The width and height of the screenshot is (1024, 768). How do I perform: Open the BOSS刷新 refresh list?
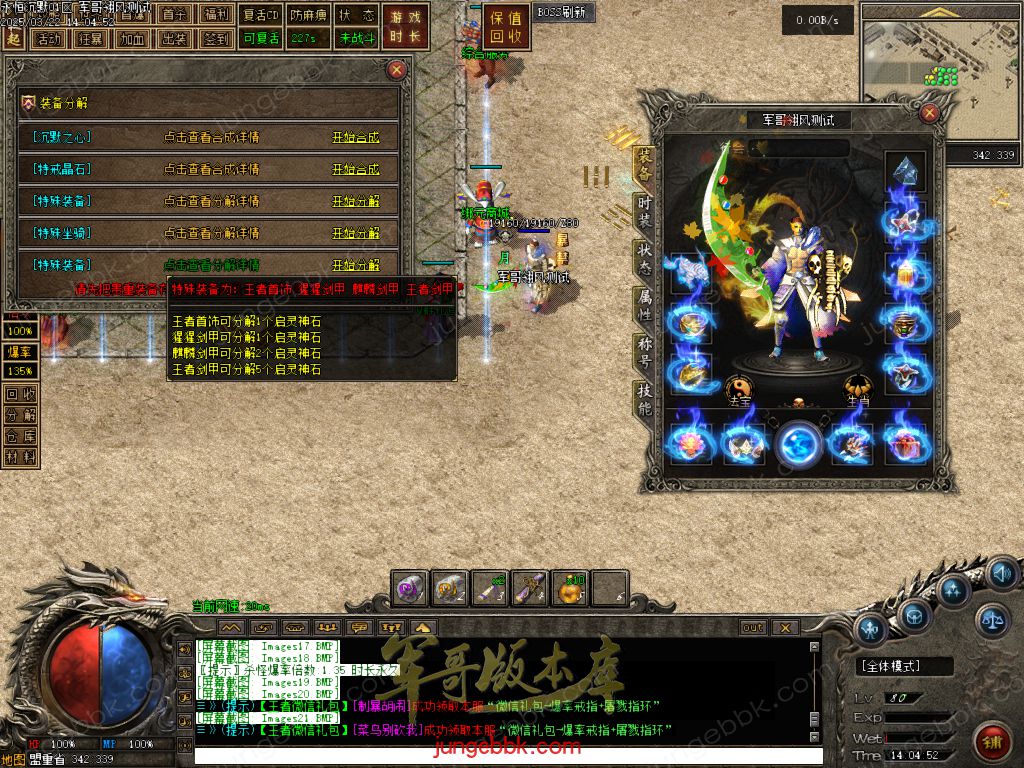pyautogui.click(x=562, y=13)
